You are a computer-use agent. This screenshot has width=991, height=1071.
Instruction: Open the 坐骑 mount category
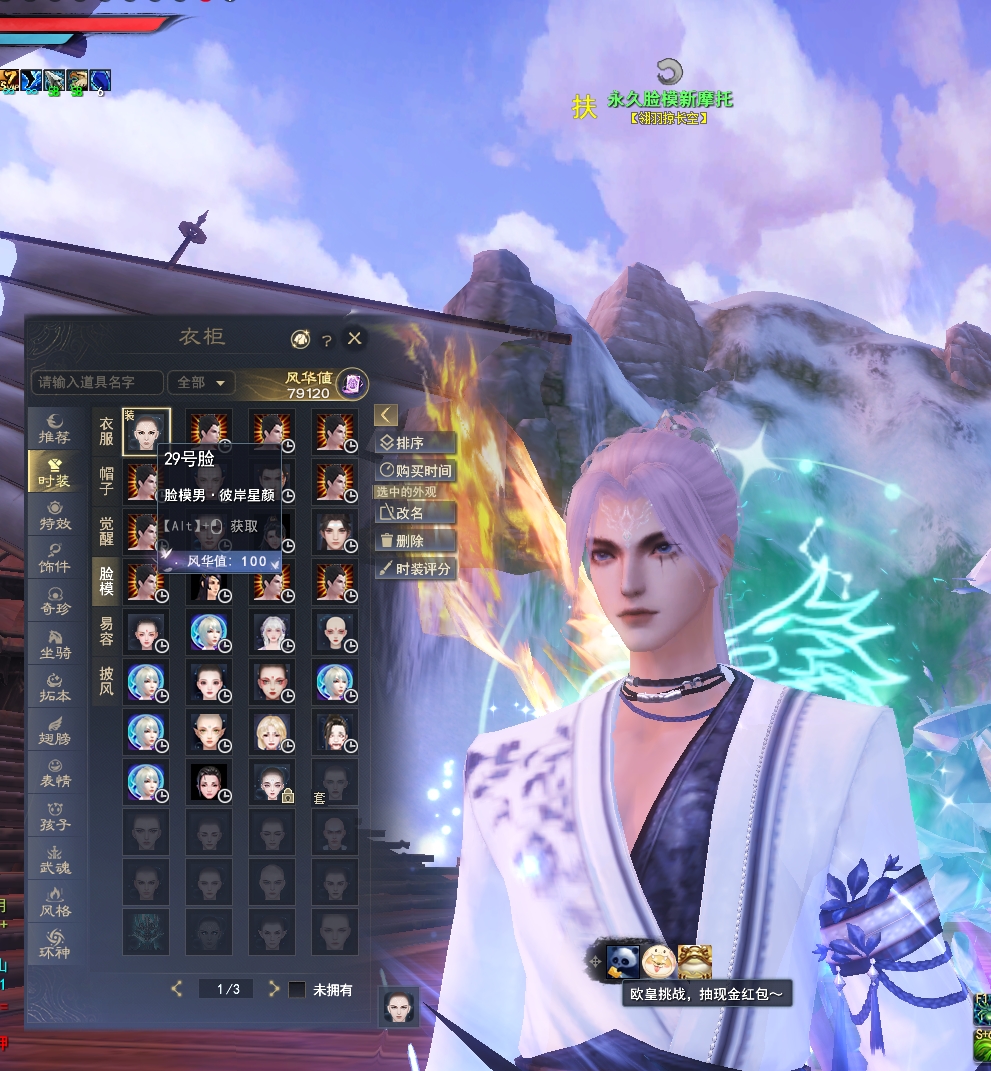pos(54,646)
